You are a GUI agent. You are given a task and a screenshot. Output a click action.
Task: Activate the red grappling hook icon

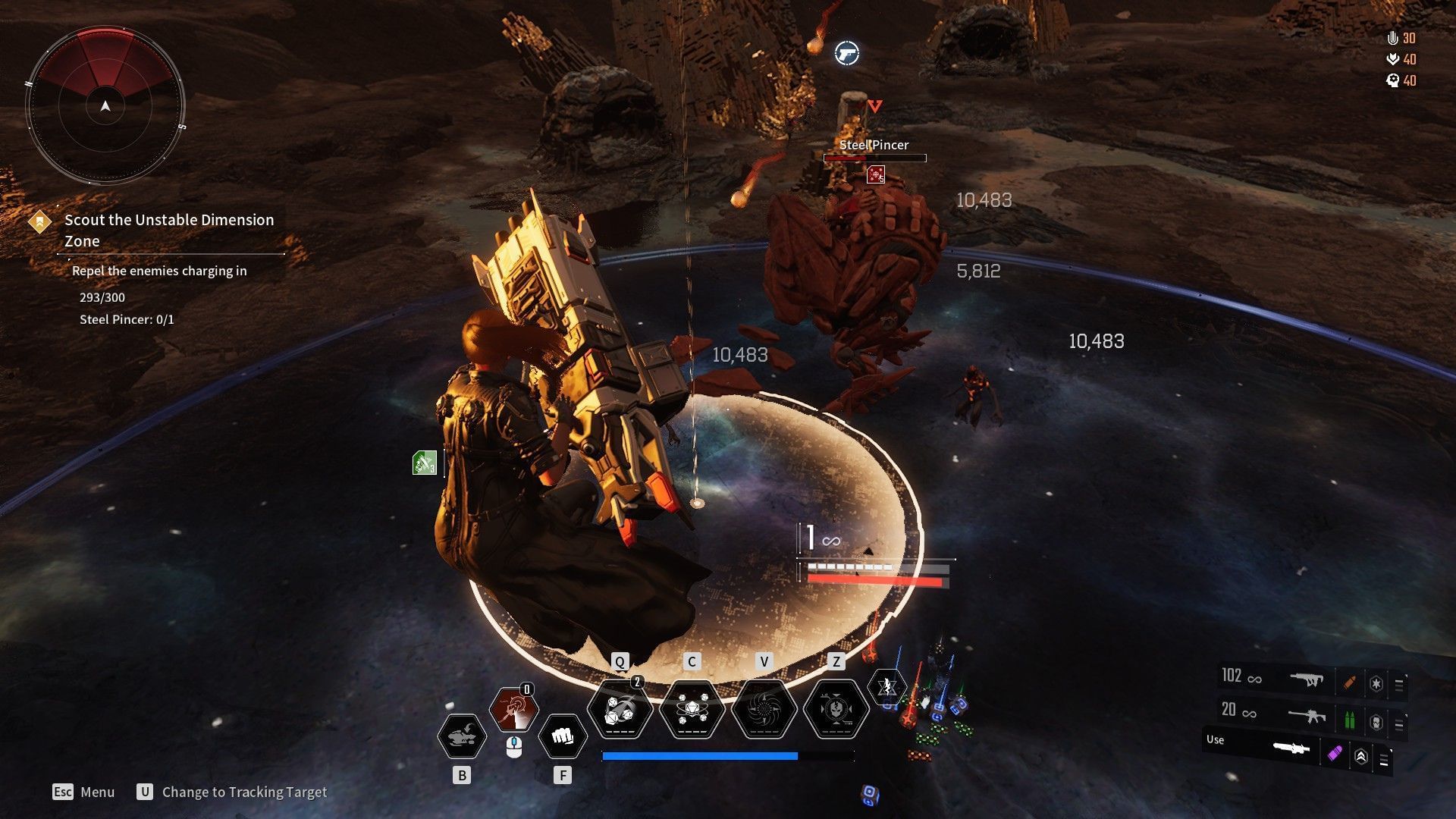tap(513, 711)
